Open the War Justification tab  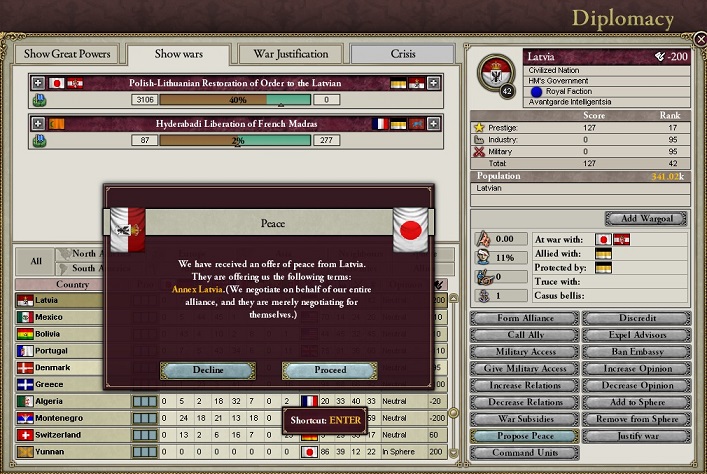[x=291, y=54]
